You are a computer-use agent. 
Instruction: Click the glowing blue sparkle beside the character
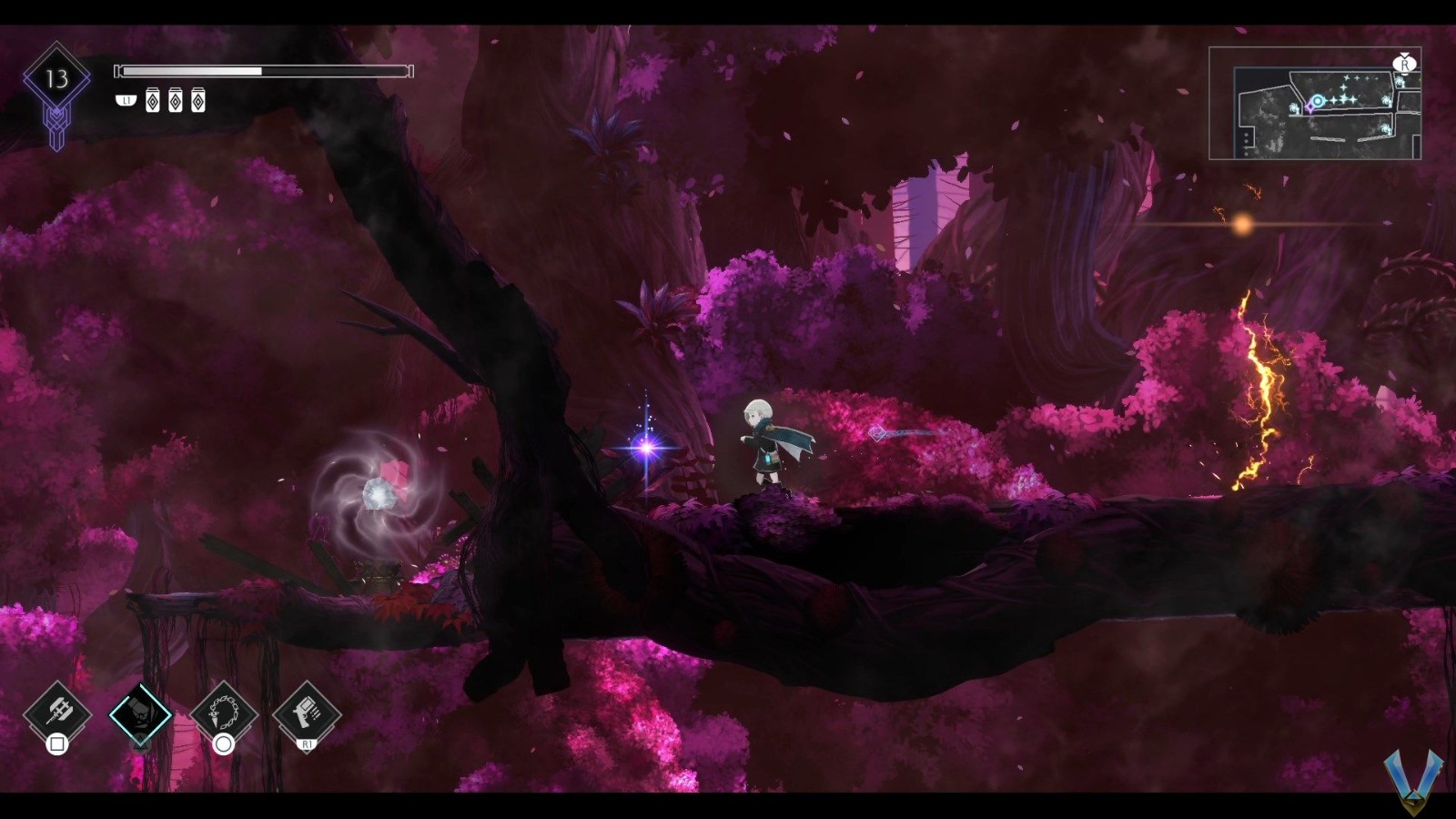649,446
